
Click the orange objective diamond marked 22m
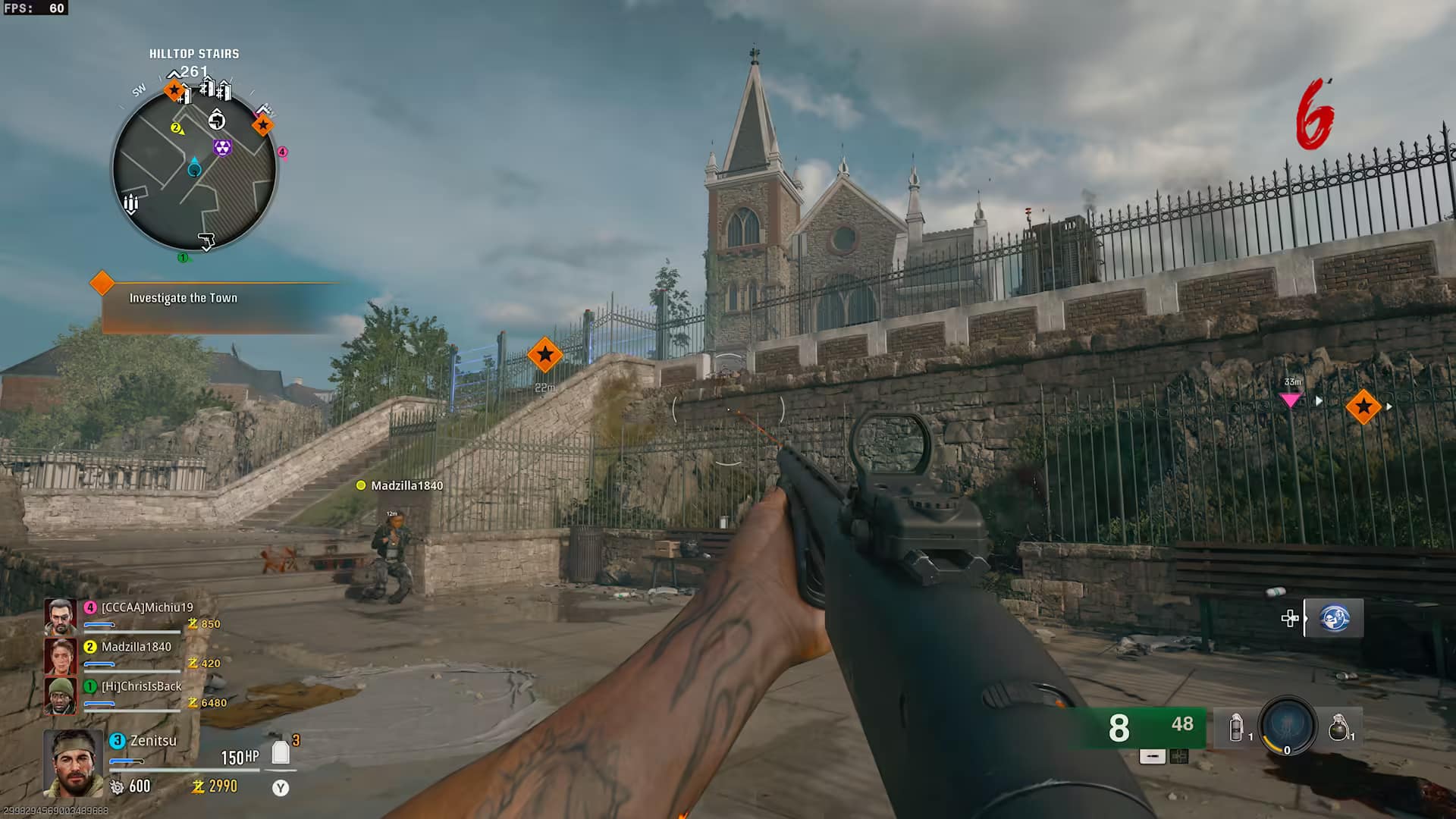[x=545, y=353]
